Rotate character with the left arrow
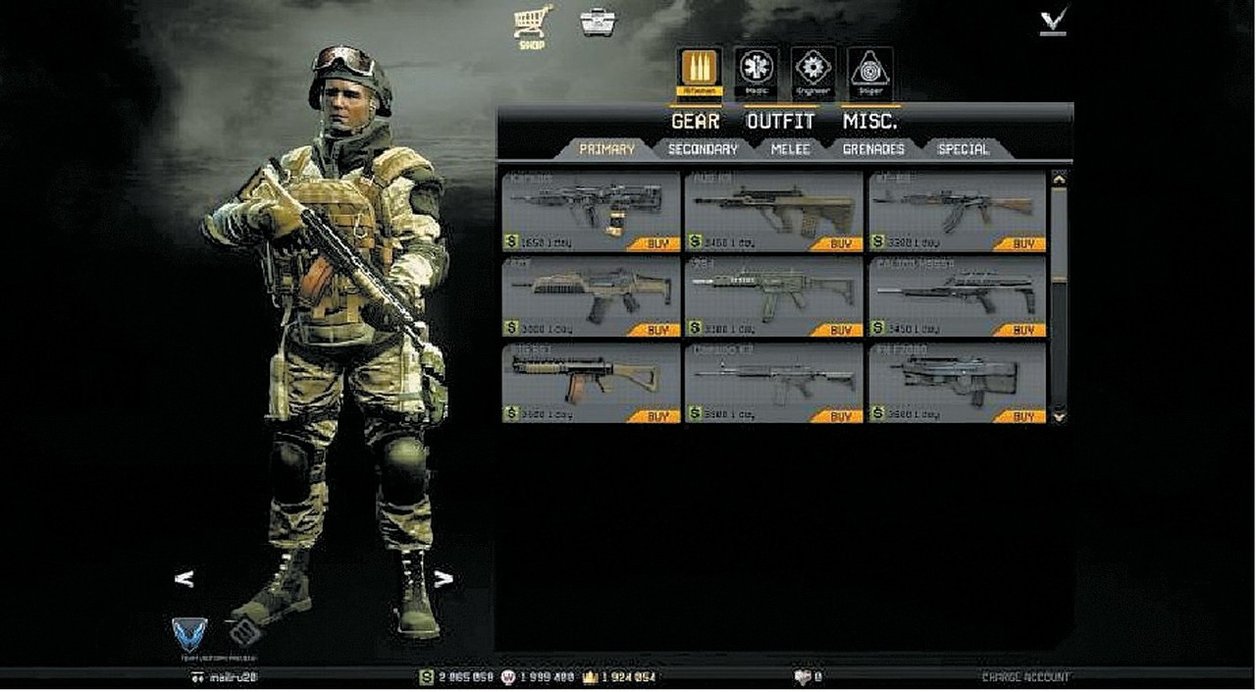The height and width of the screenshot is (692, 1256). coord(184,579)
